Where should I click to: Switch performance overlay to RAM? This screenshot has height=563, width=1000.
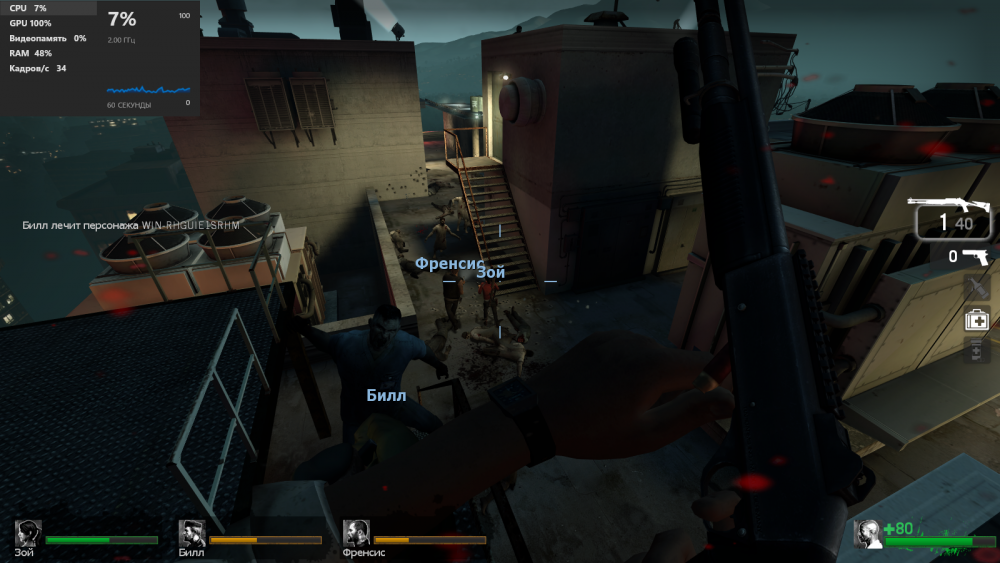click(x=31, y=53)
